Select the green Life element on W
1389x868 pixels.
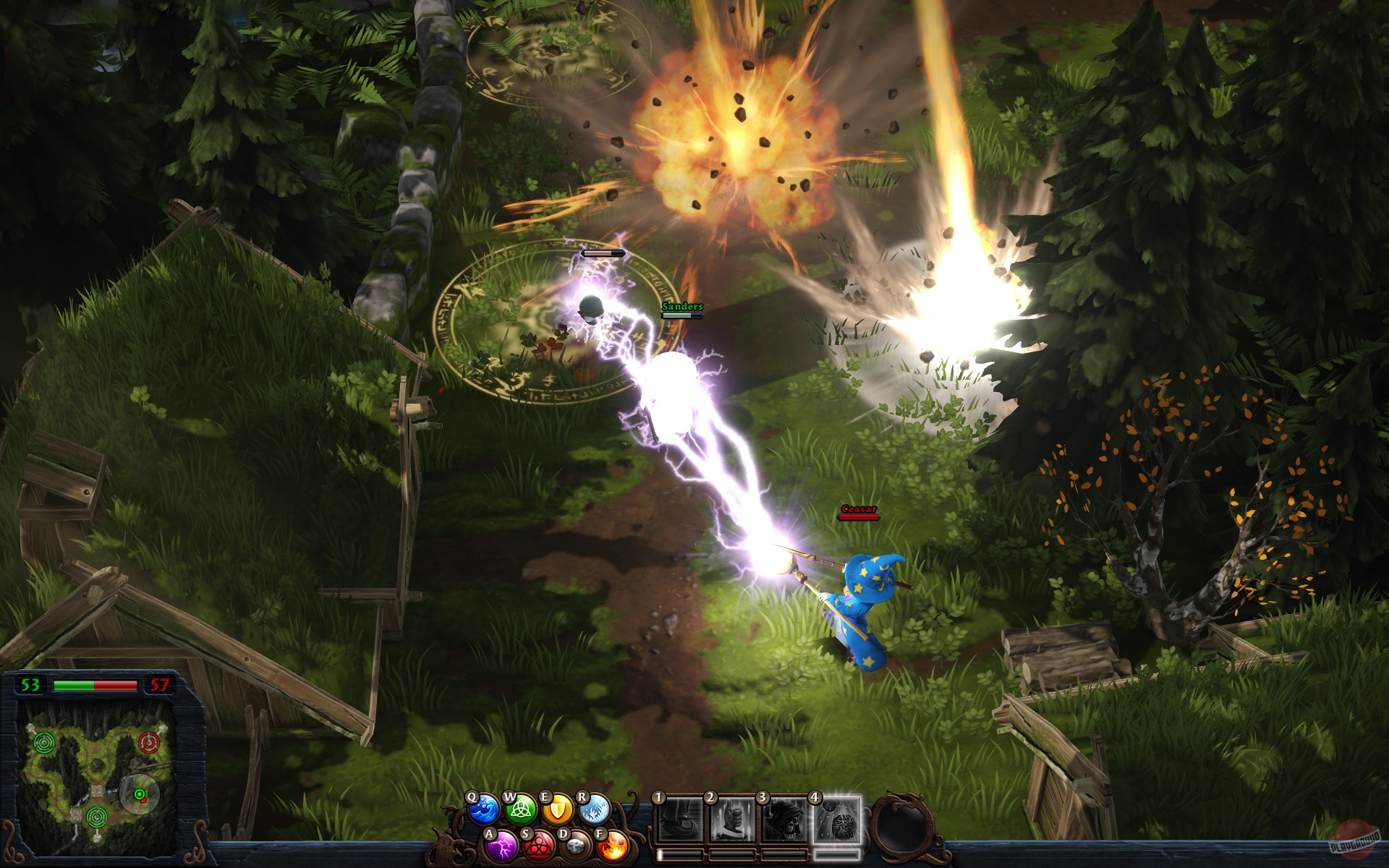tap(519, 810)
